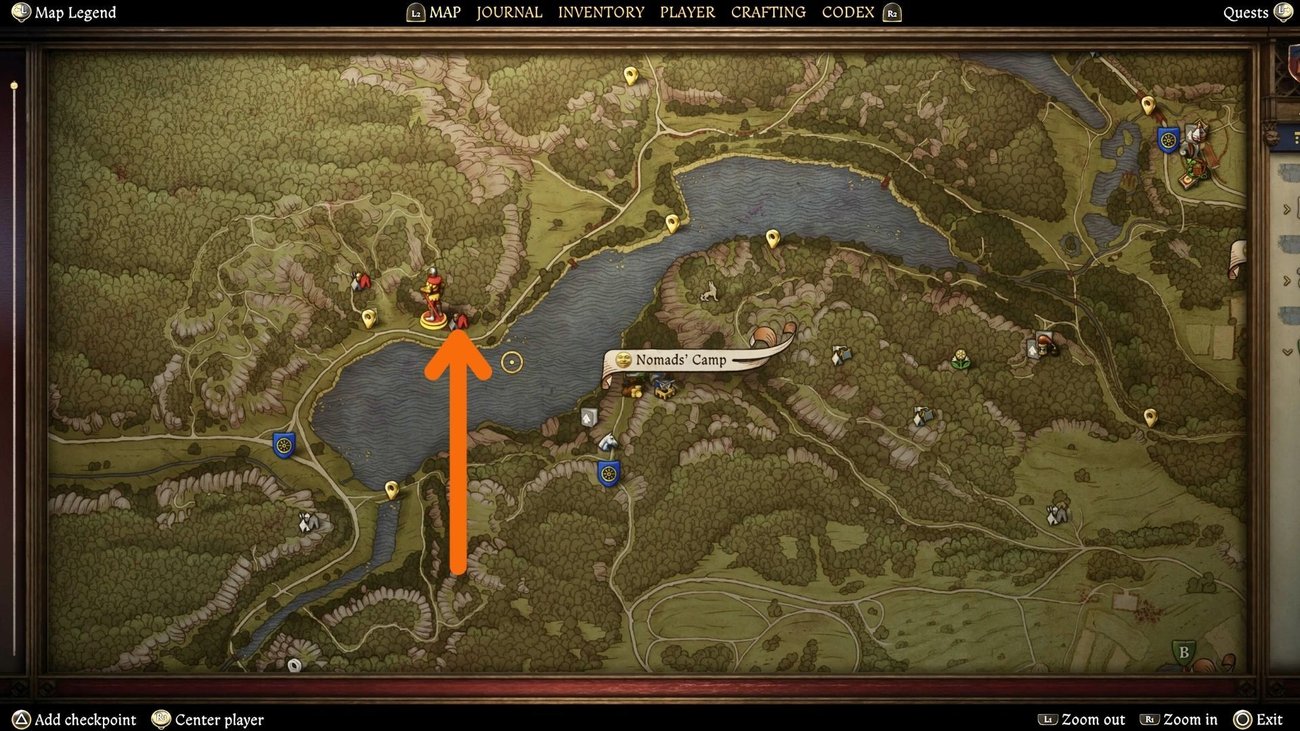Select the white animal icon north of Nomads' Camp
This screenshot has height=731, width=1300.
[x=708, y=291]
